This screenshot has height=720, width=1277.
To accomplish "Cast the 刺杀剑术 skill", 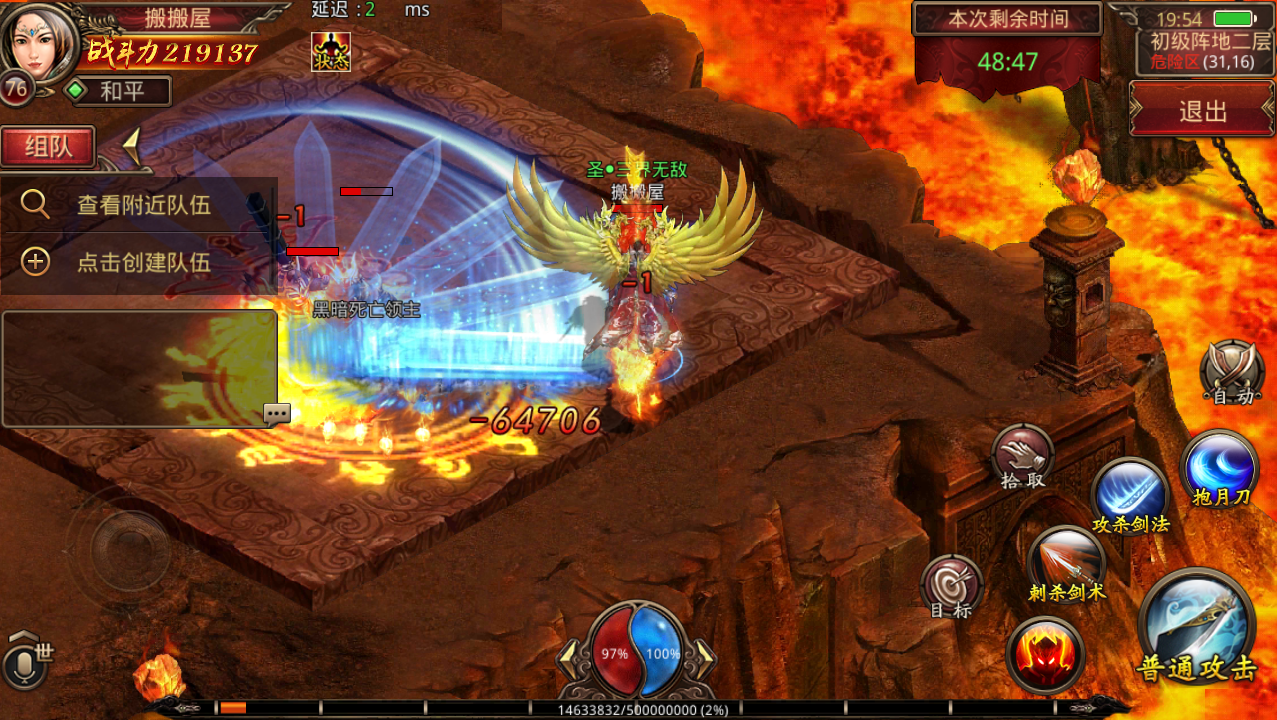I will point(1066,562).
